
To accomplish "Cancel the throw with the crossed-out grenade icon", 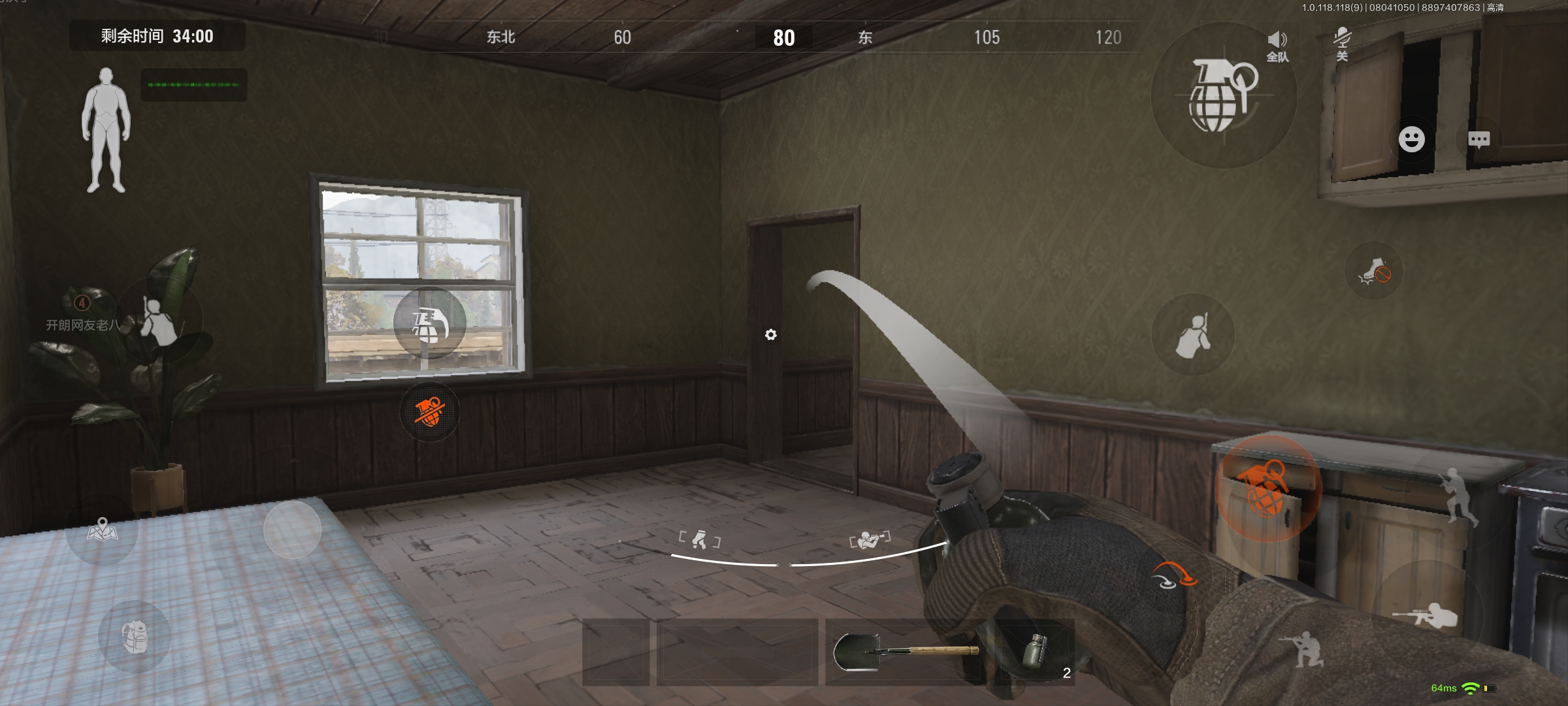I will [429, 412].
